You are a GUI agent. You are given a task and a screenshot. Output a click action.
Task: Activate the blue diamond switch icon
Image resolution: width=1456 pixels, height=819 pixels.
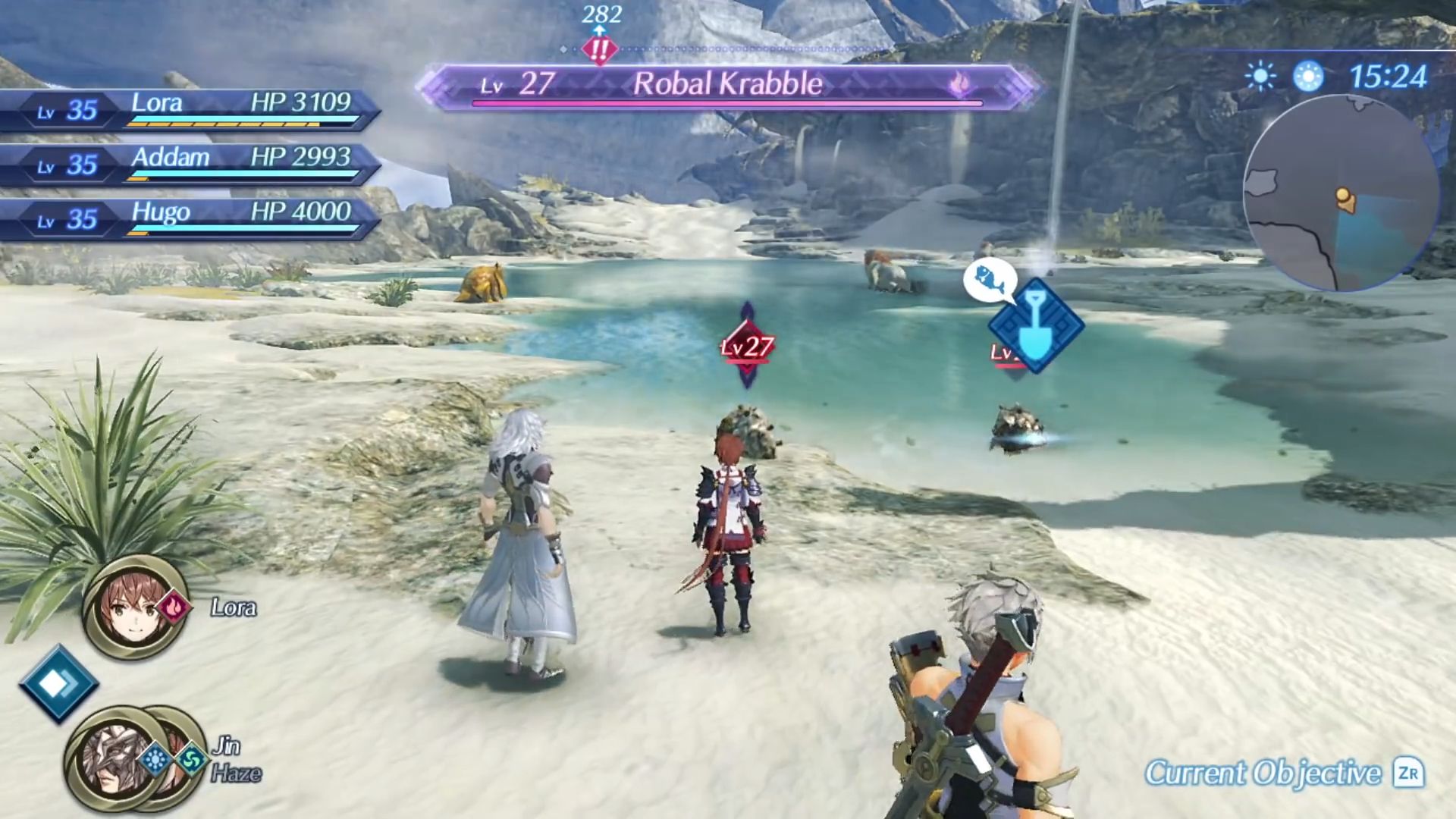point(58,683)
